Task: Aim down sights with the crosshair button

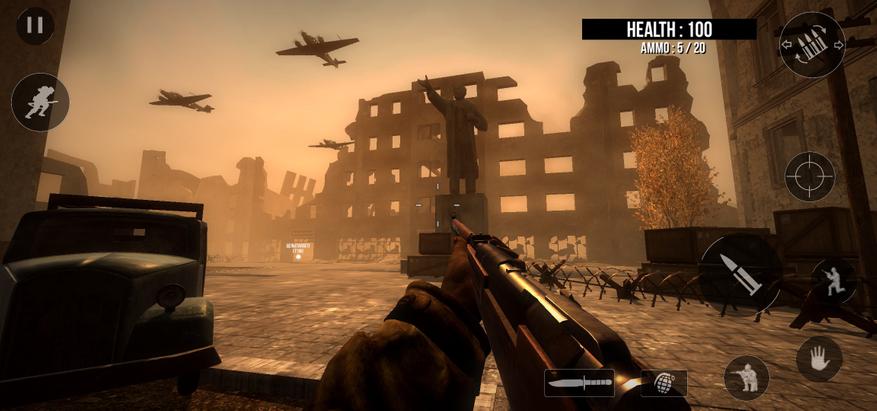Action: click(809, 176)
